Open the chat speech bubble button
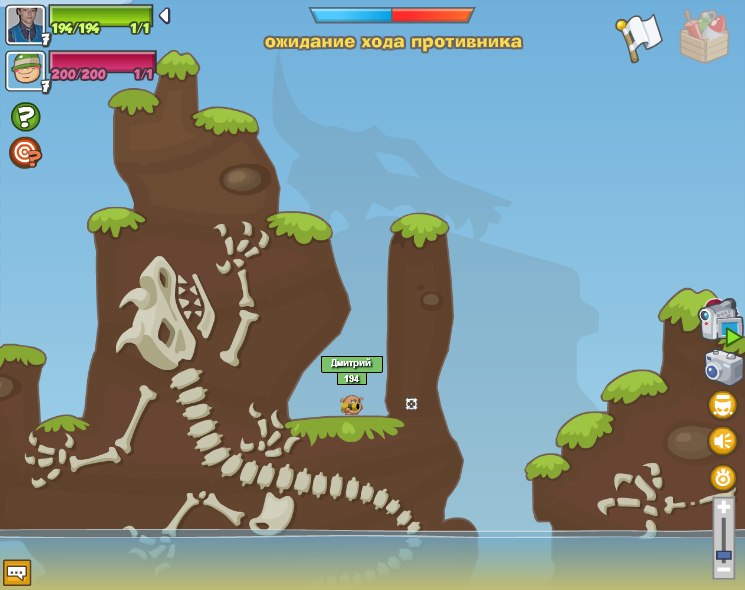This screenshot has width=745, height=590. pyautogui.click(x=17, y=572)
